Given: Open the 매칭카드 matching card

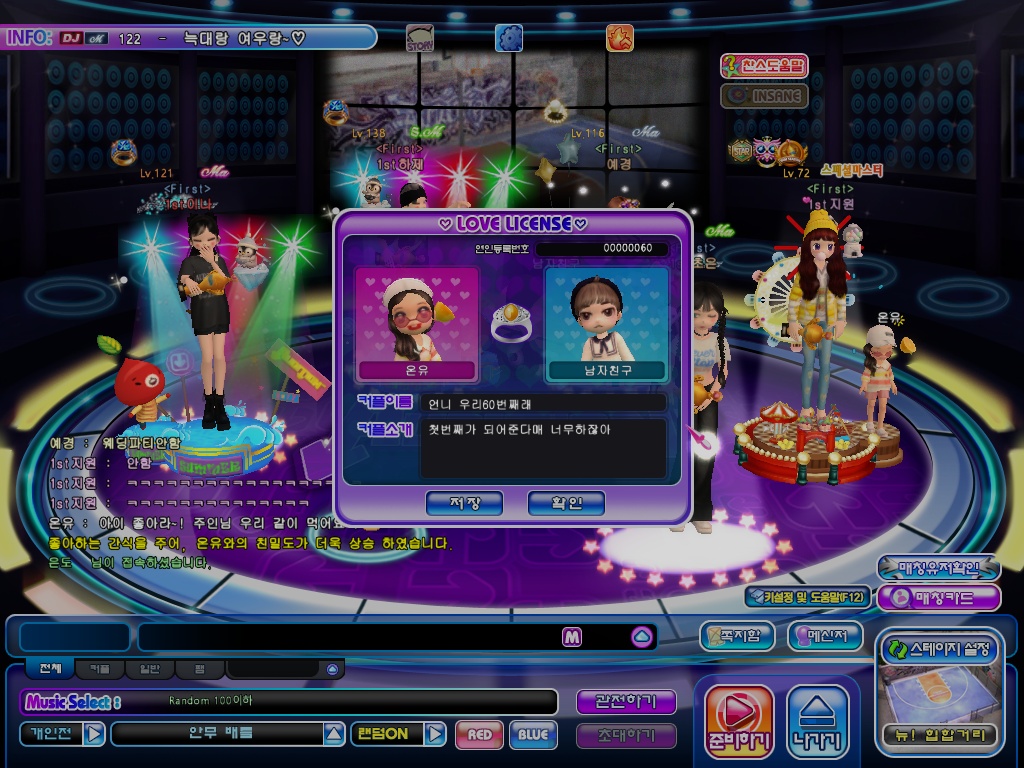Looking at the screenshot, I should 939,598.
